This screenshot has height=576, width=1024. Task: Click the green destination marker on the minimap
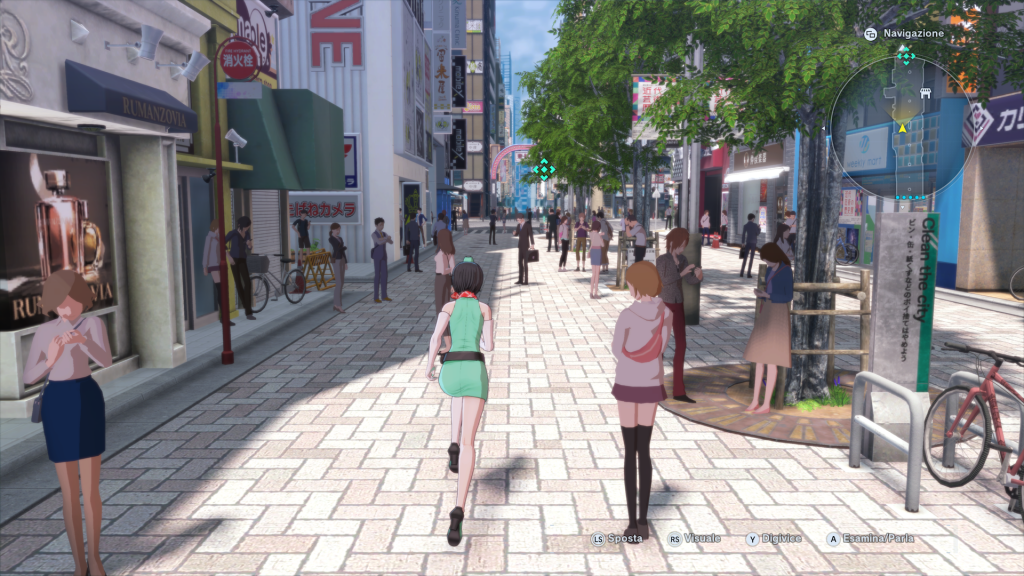point(906,54)
